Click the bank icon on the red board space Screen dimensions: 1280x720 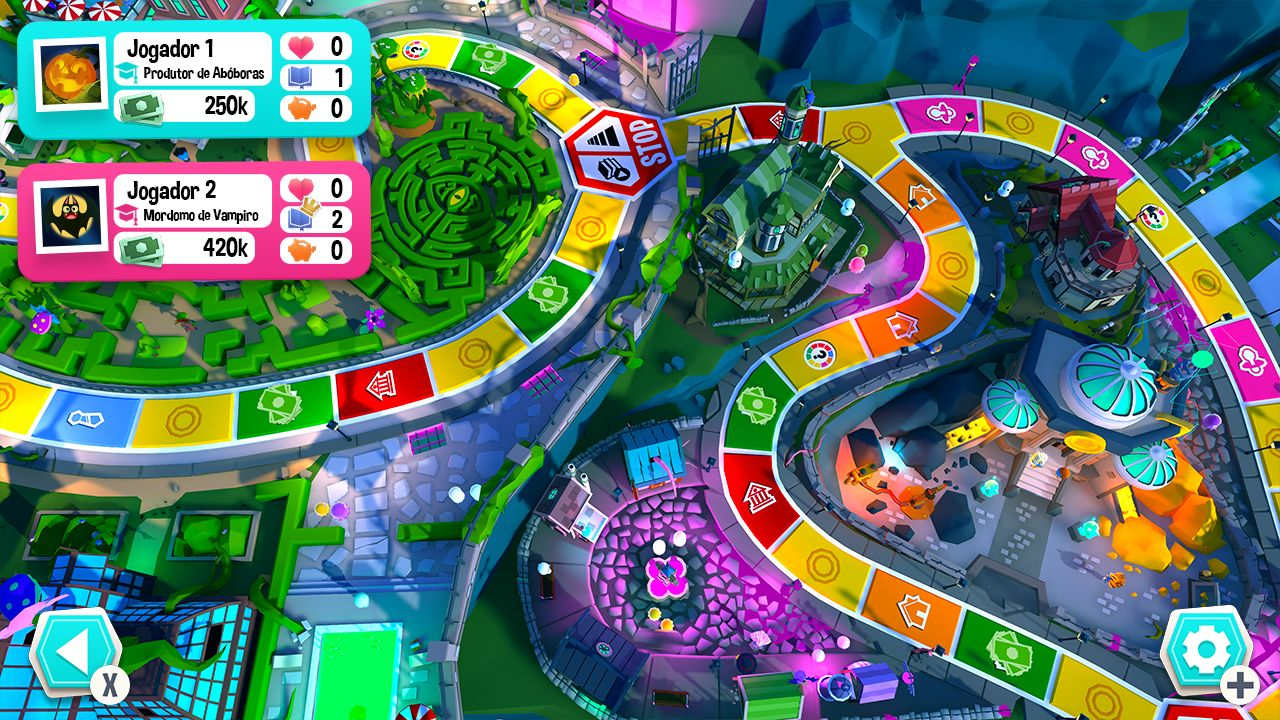pyautogui.click(x=758, y=496)
